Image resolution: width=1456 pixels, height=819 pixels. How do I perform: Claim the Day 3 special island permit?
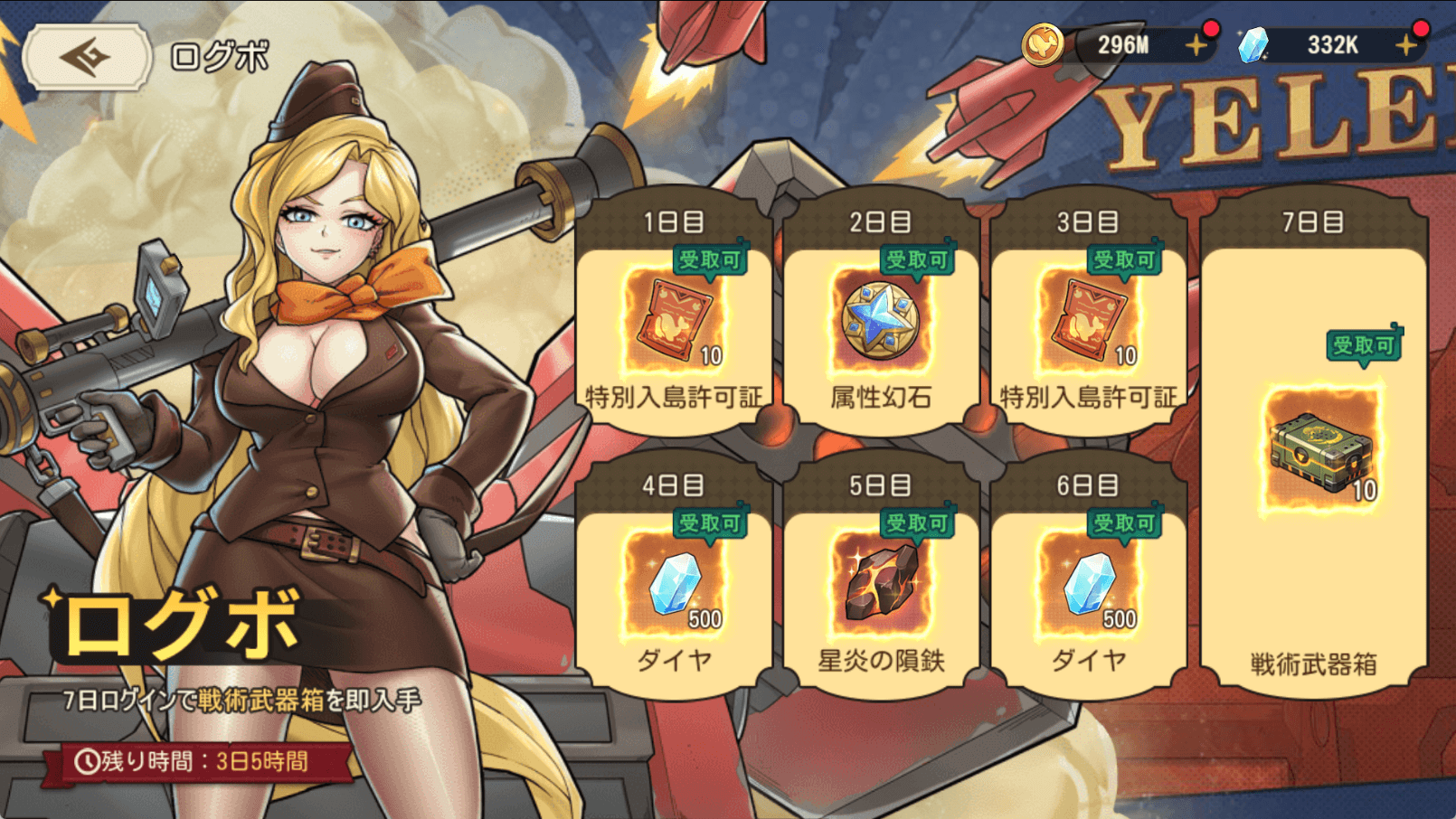tap(1088, 321)
